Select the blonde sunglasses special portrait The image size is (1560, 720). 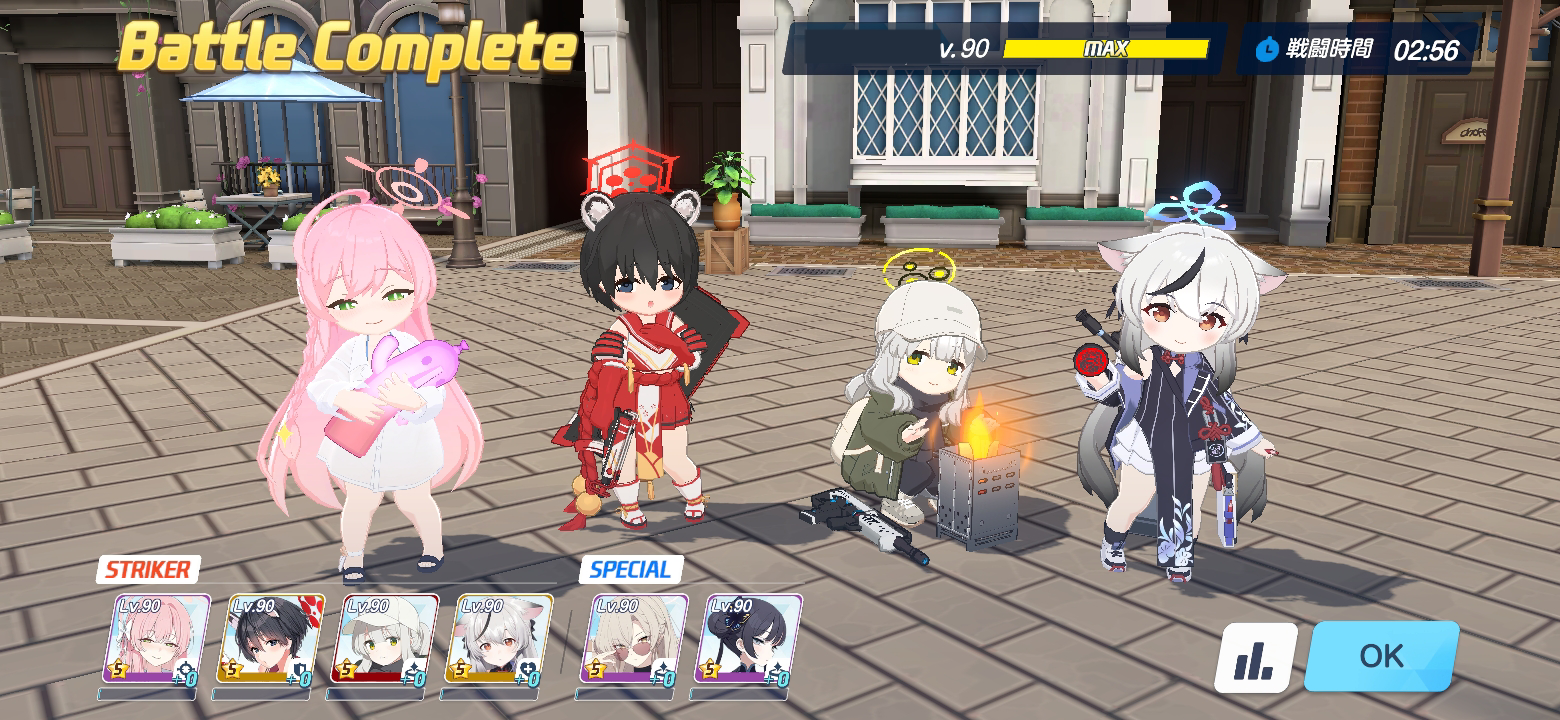635,639
